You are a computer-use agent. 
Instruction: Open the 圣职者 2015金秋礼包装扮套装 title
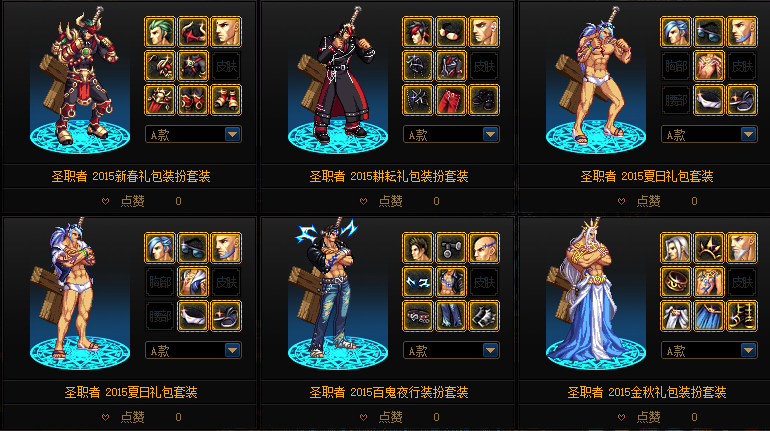click(647, 392)
